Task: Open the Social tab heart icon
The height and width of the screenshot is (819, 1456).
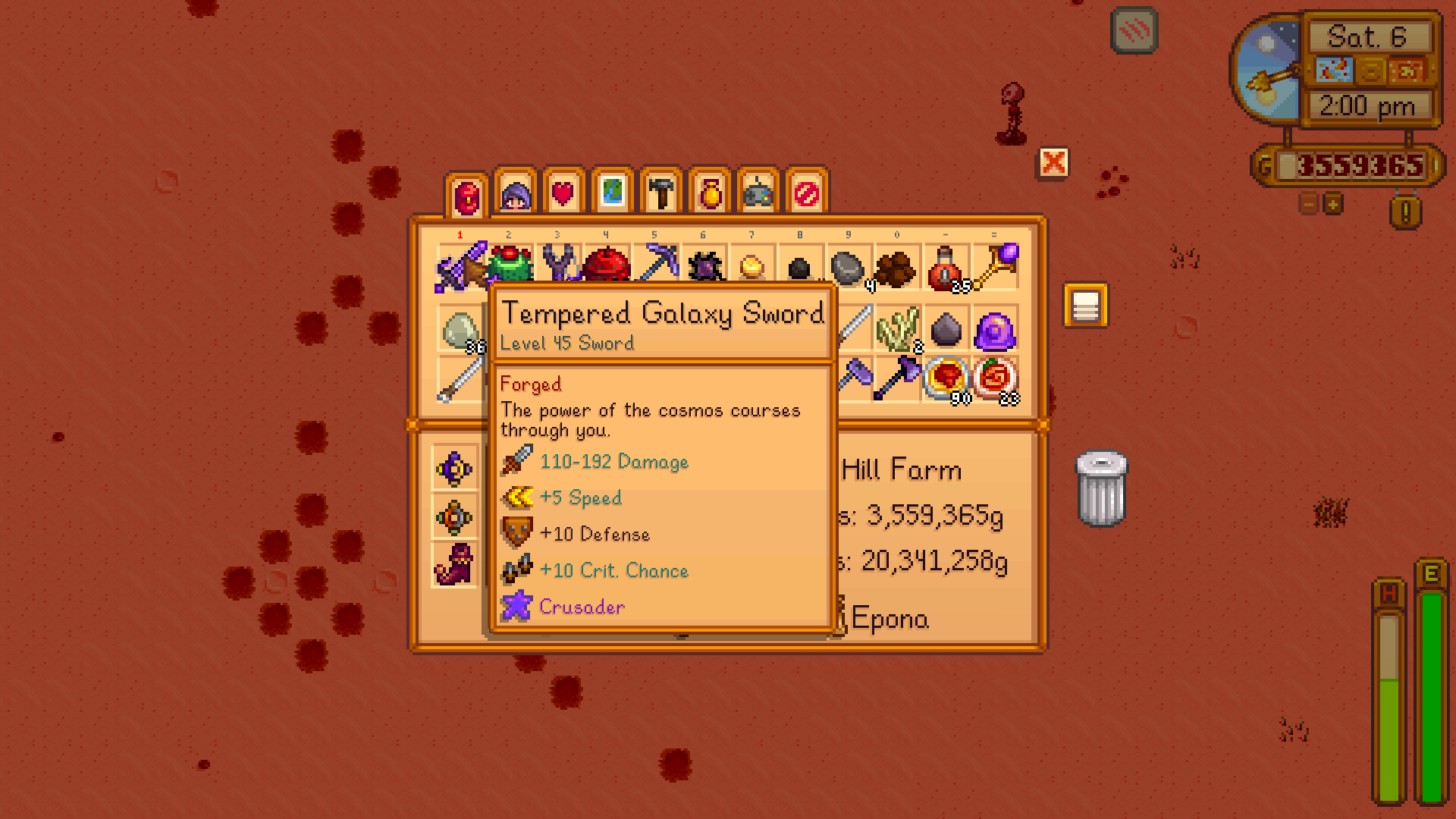Action: point(561,192)
